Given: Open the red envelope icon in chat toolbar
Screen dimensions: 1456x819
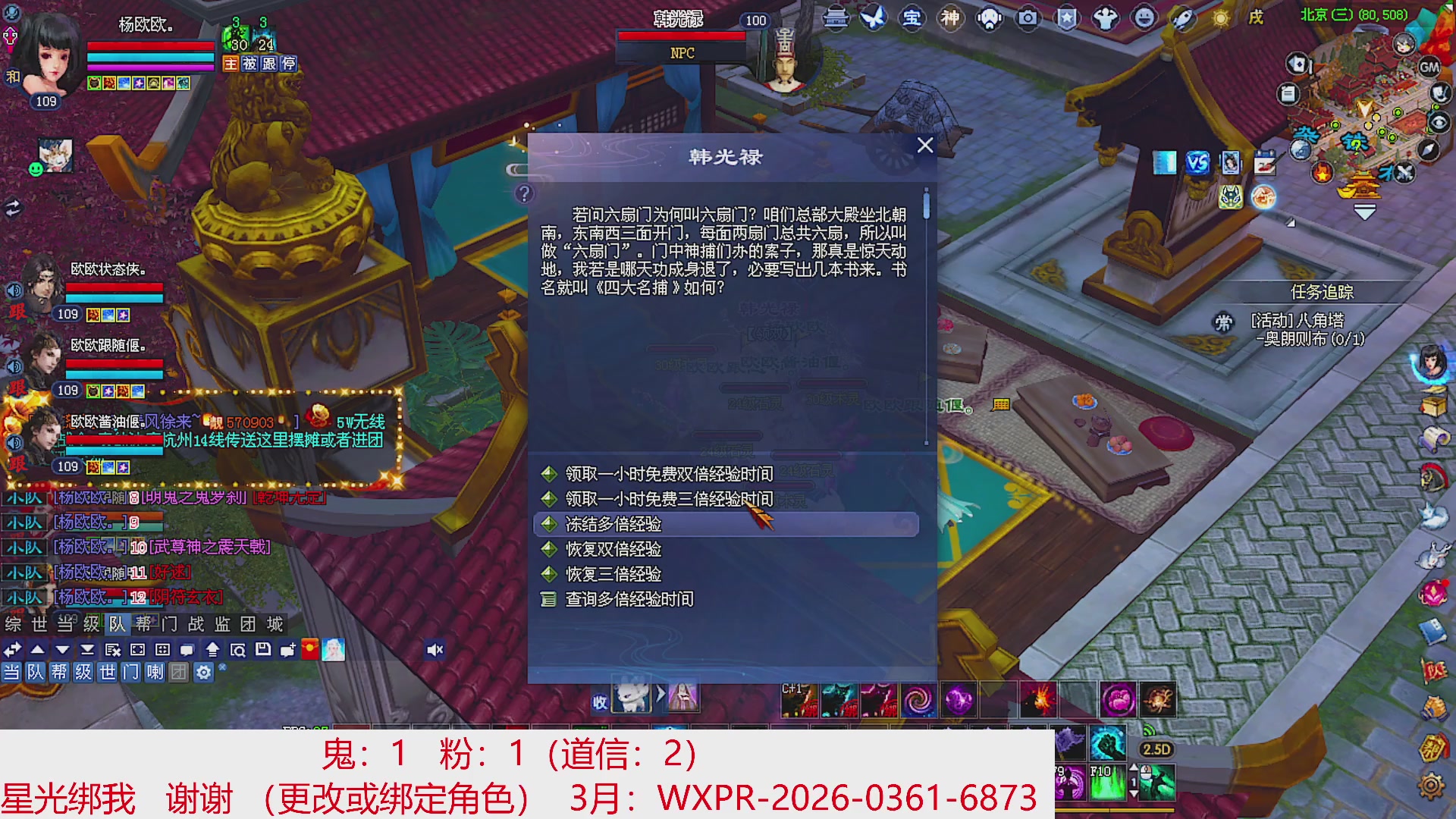Looking at the screenshot, I should (x=311, y=650).
